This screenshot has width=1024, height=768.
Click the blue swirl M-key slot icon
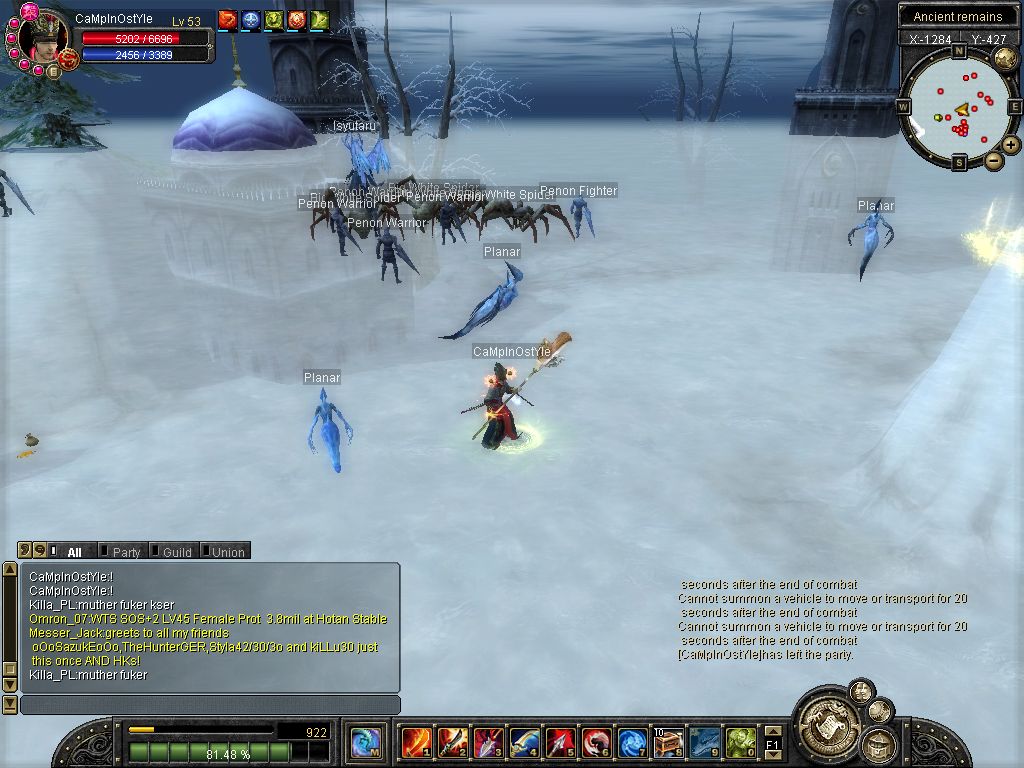coord(364,743)
